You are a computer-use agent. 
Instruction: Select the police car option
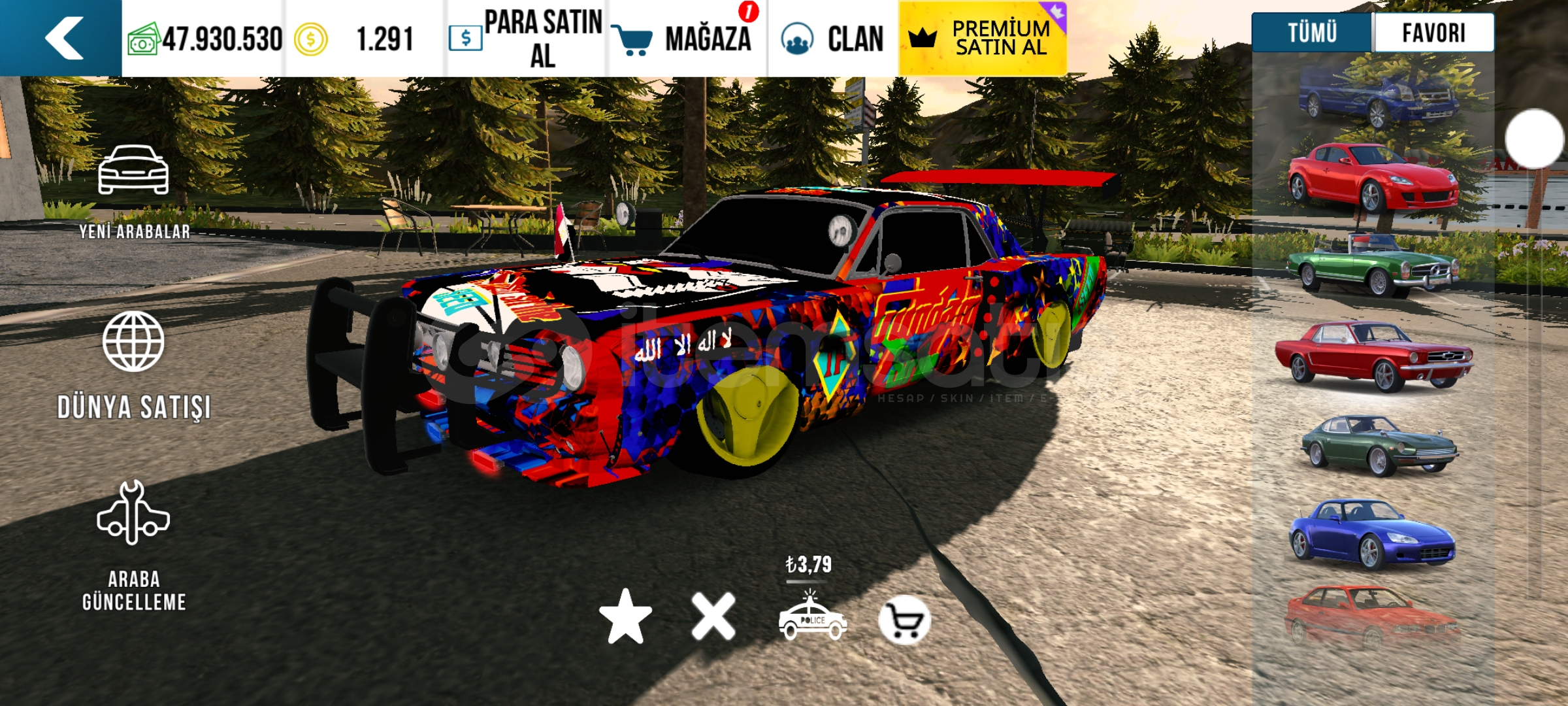point(812,618)
